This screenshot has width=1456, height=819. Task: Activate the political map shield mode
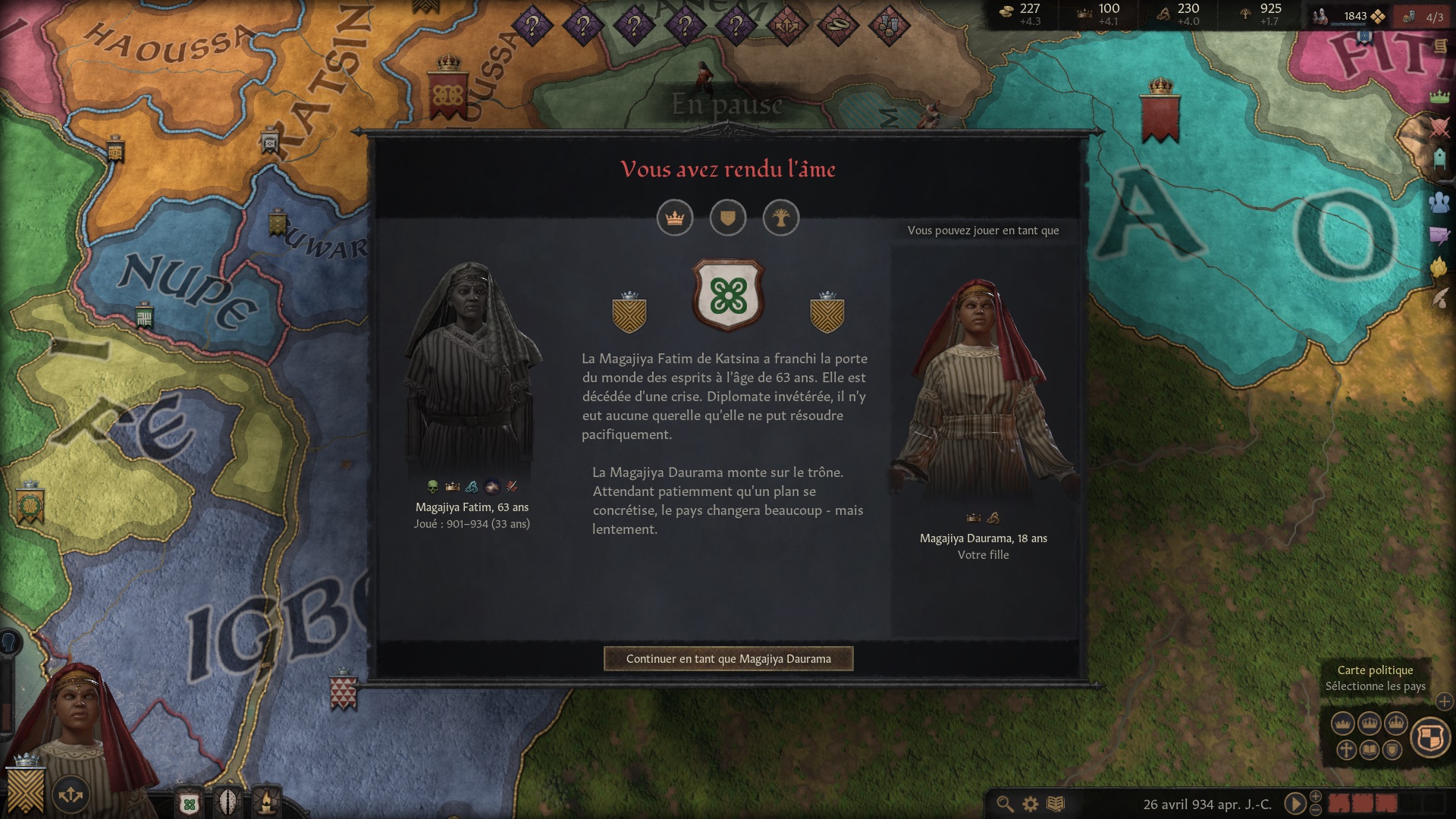pos(1430,736)
